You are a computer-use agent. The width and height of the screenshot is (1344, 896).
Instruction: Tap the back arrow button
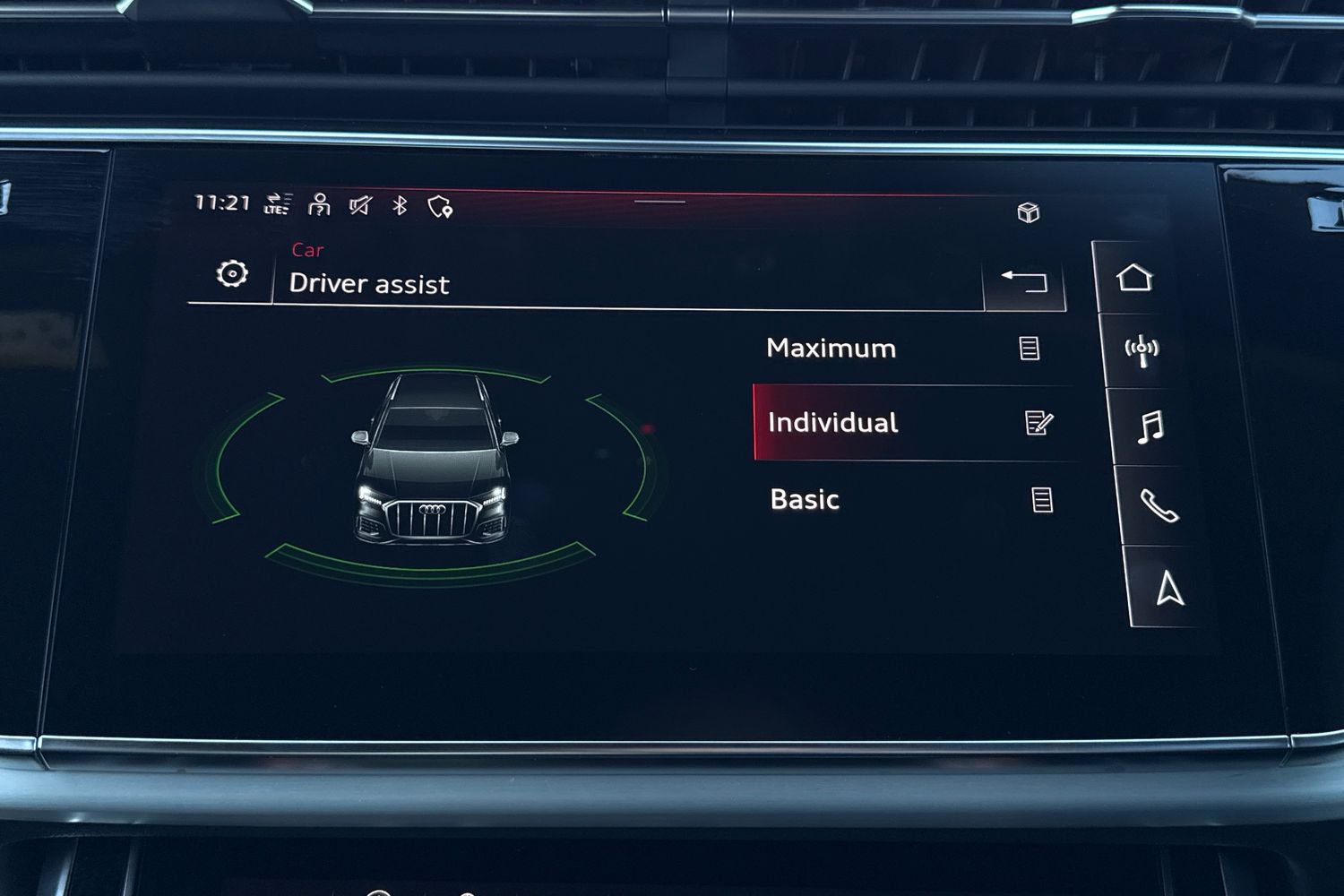tap(1024, 281)
